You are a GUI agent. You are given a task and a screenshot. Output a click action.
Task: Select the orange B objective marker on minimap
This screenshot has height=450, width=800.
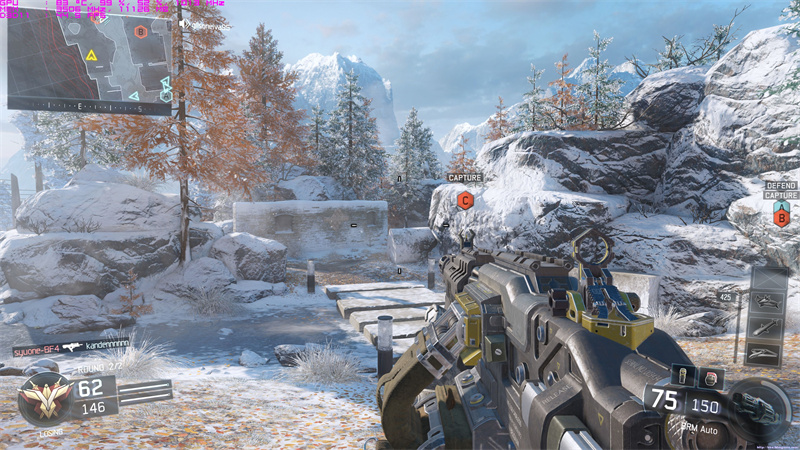(x=141, y=32)
